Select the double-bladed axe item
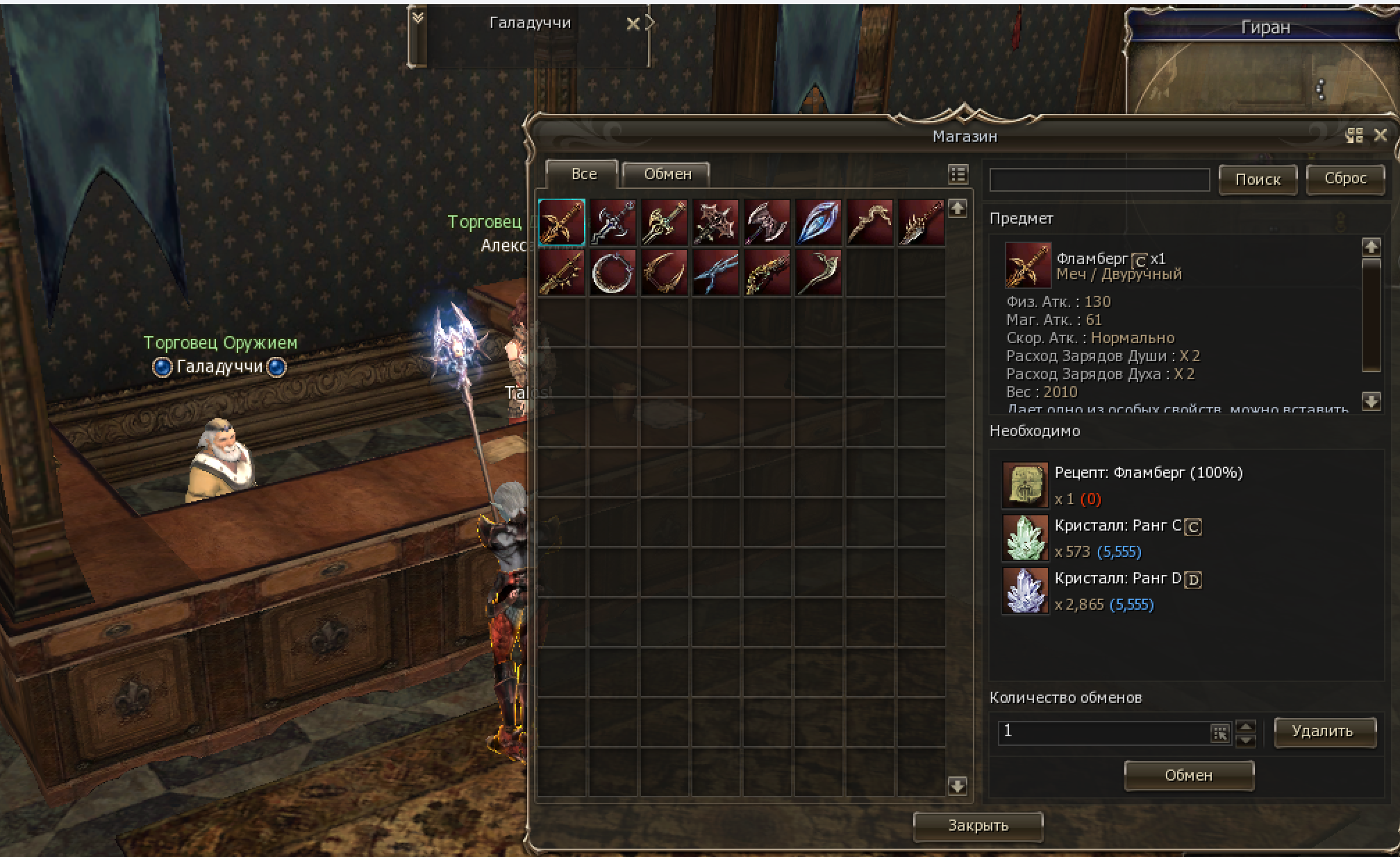The image size is (1400, 857). [767, 222]
